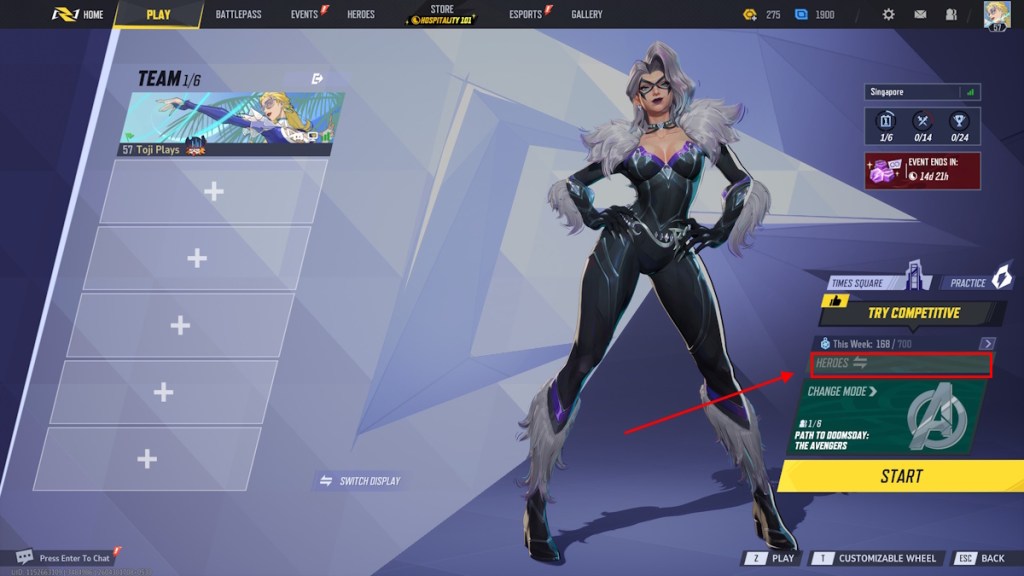Image resolution: width=1024 pixels, height=576 pixels.
Task: Open settings with the gear icon
Action: [x=889, y=14]
